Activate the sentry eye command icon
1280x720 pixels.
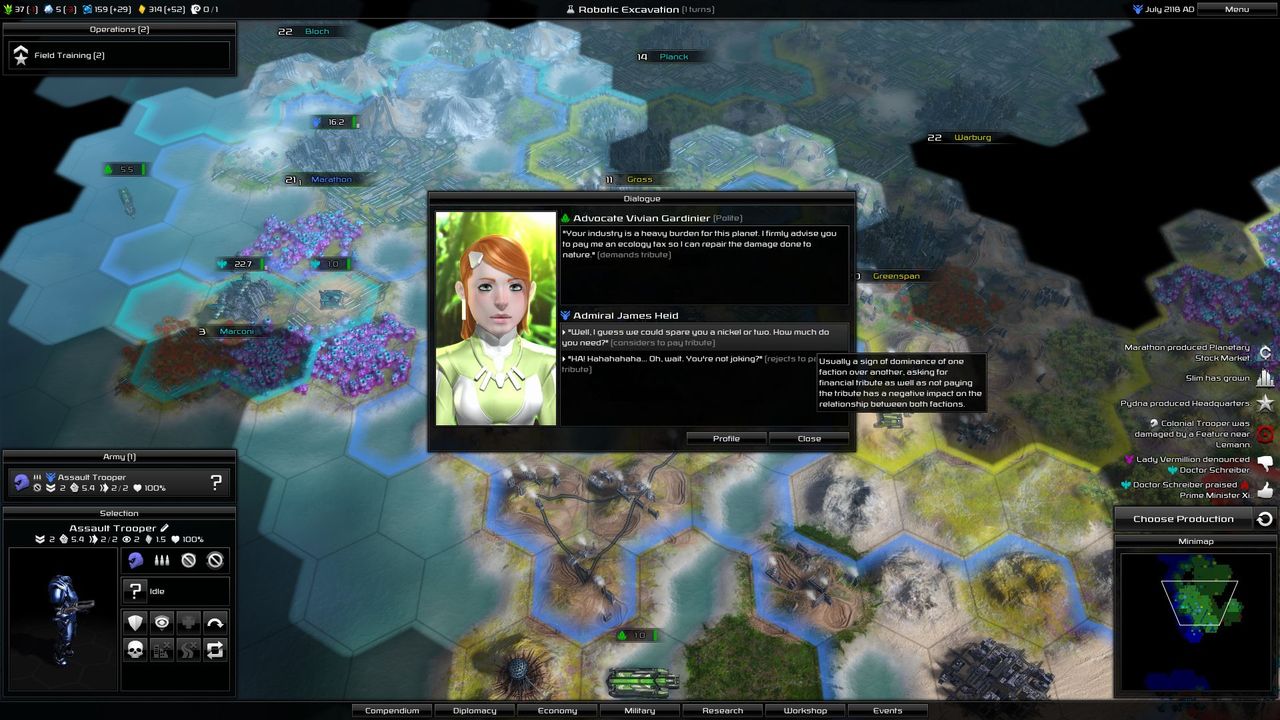point(161,623)
